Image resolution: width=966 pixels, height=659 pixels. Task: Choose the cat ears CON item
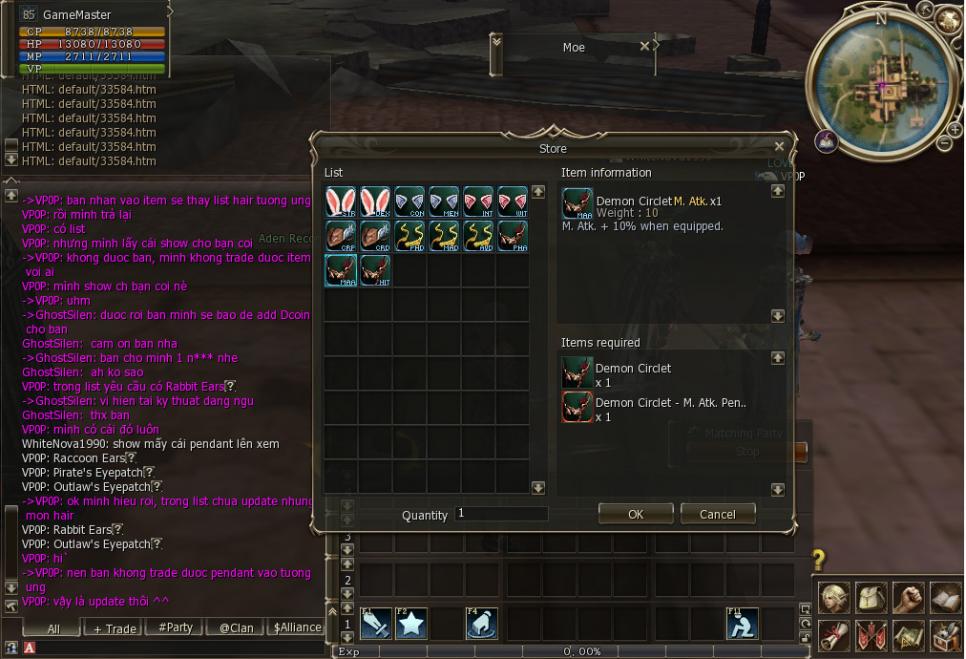coord(409,202)
